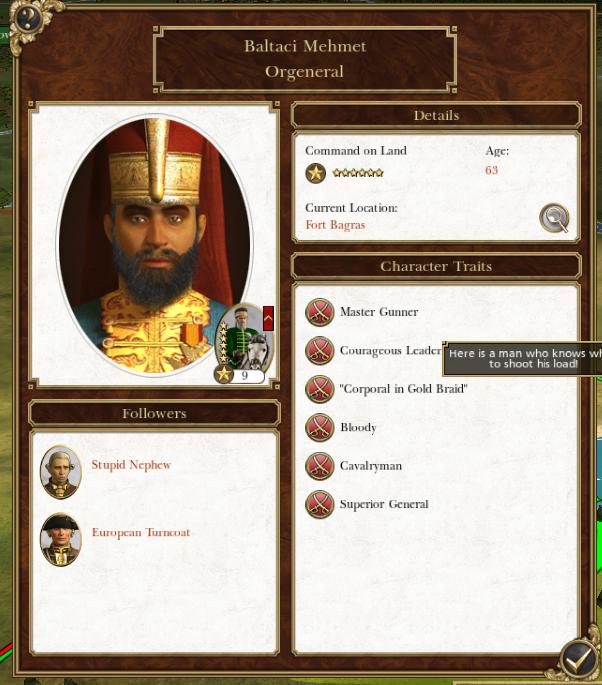Click the general's unit card thumbnail

coord(243,342)
